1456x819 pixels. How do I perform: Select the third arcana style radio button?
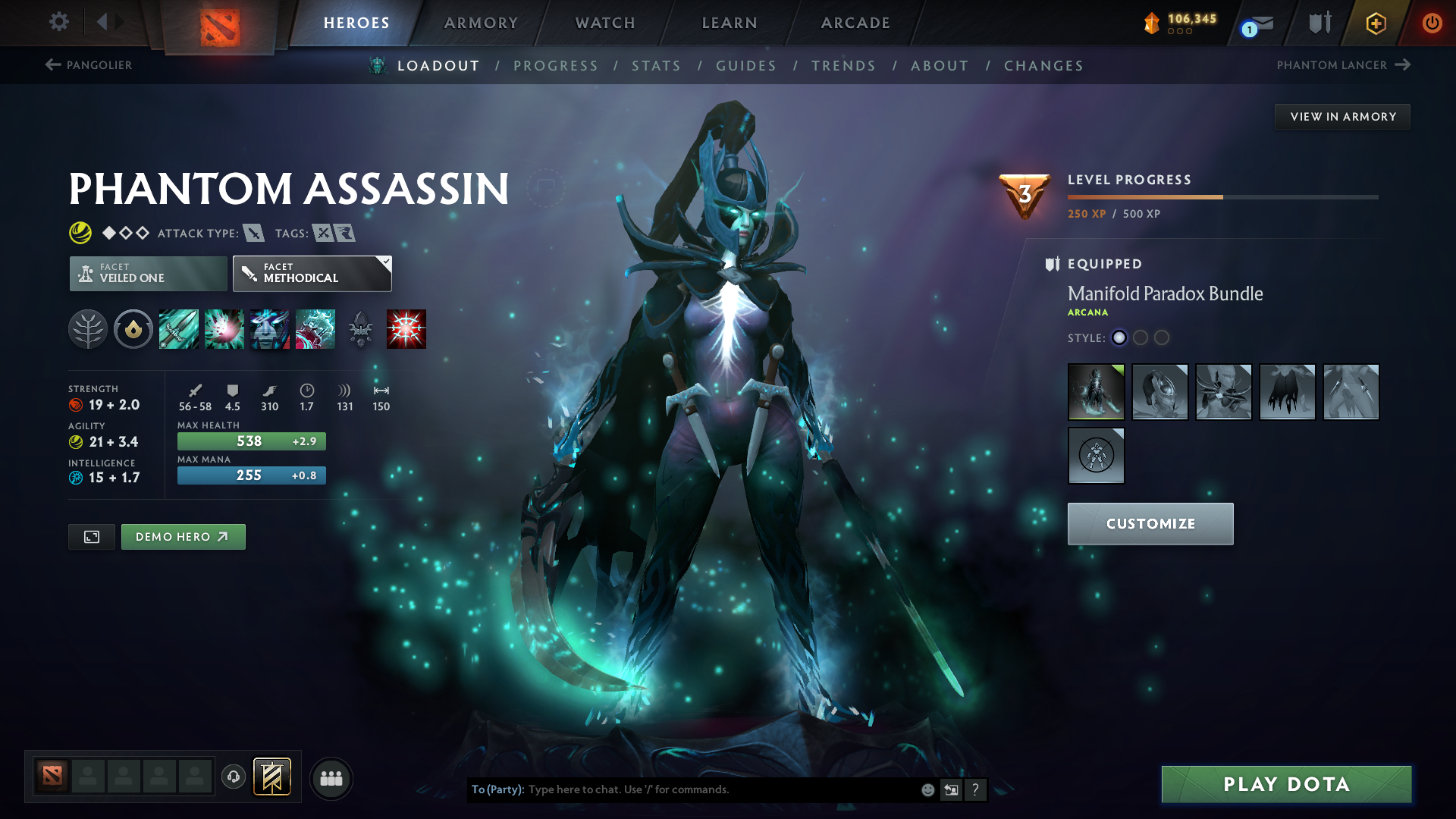(1162, 338)
